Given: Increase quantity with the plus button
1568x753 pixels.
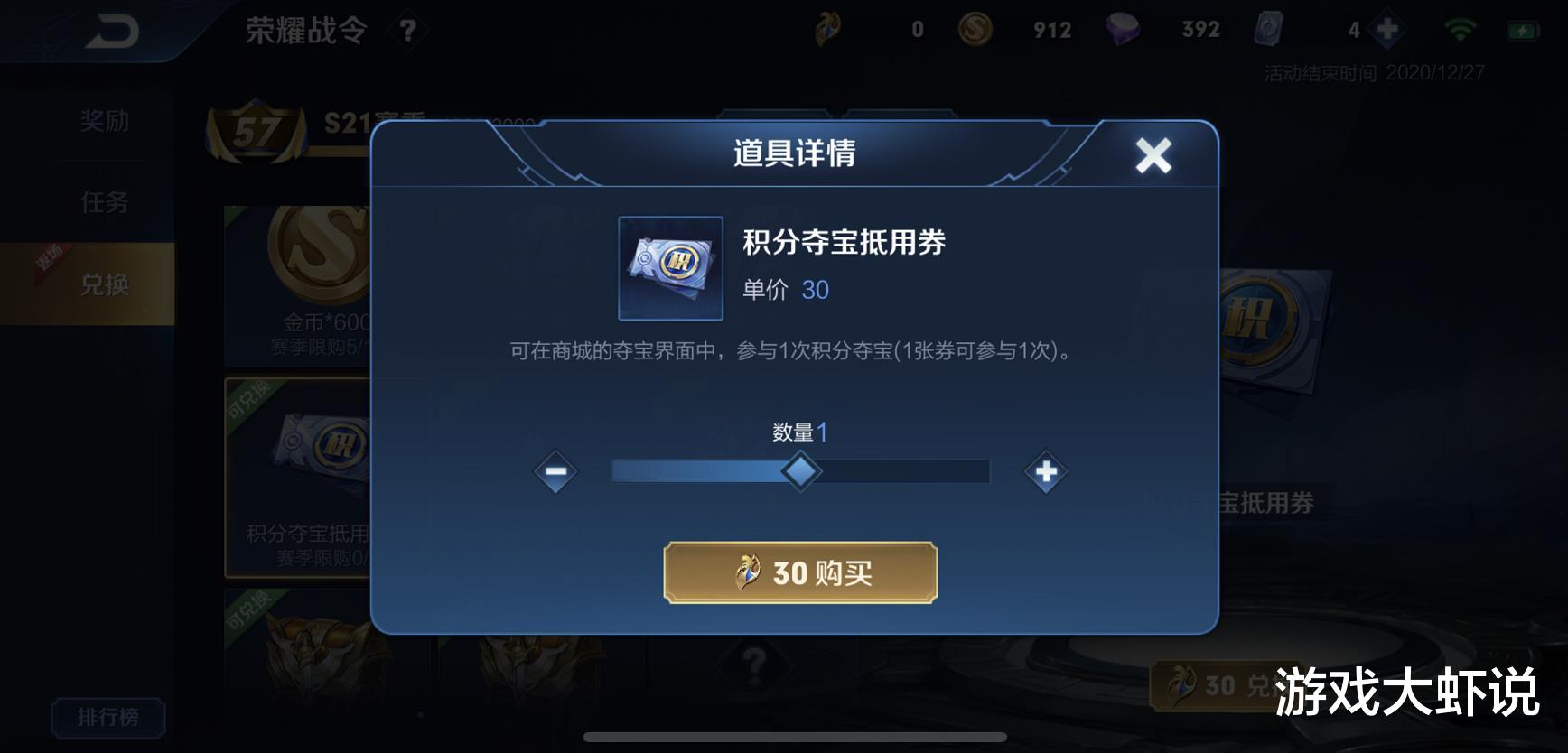Looking at the screenshot, I should [1045, 471].
